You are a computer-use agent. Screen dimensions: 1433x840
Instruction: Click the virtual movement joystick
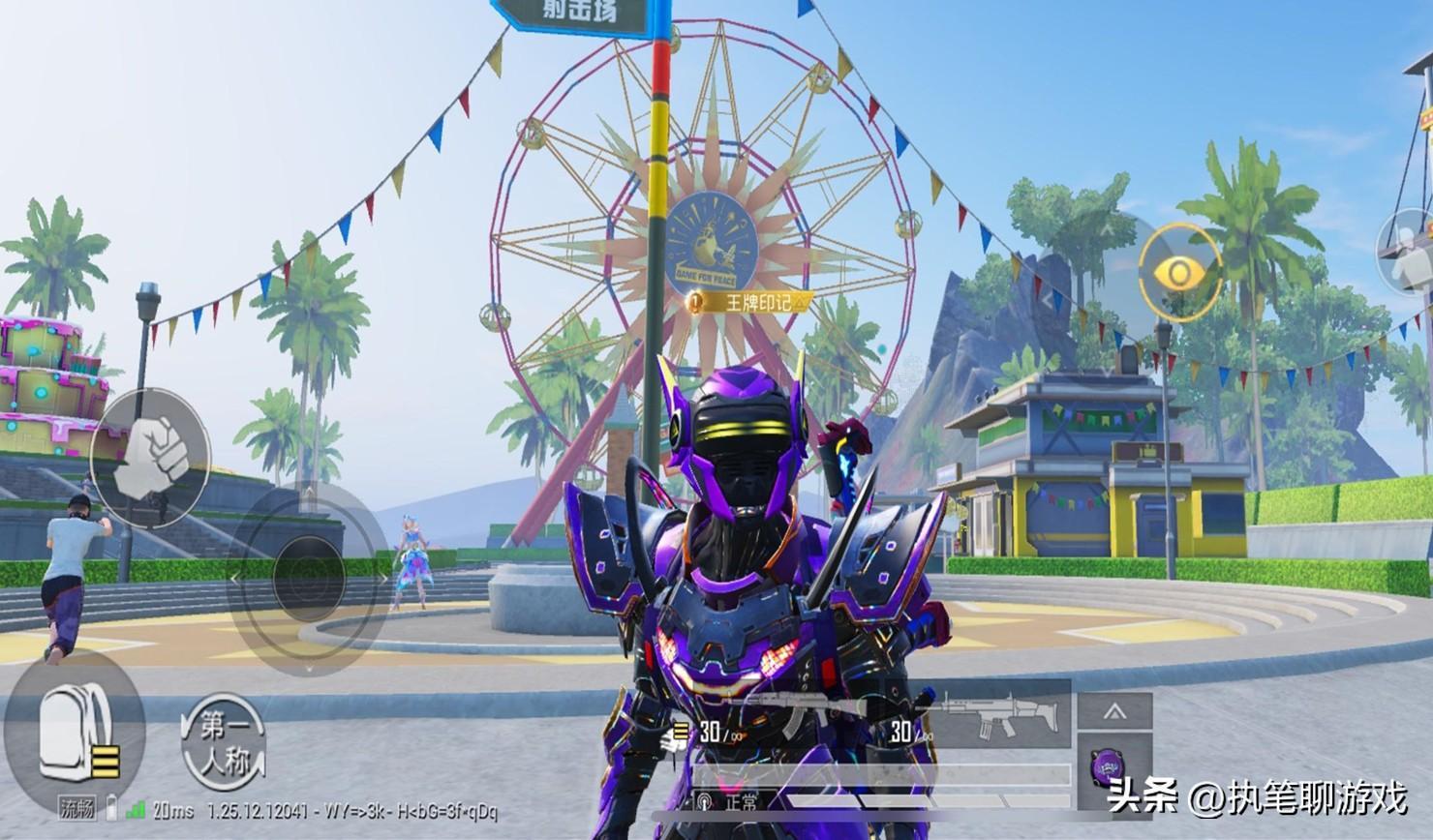click(x=307, y=578)
